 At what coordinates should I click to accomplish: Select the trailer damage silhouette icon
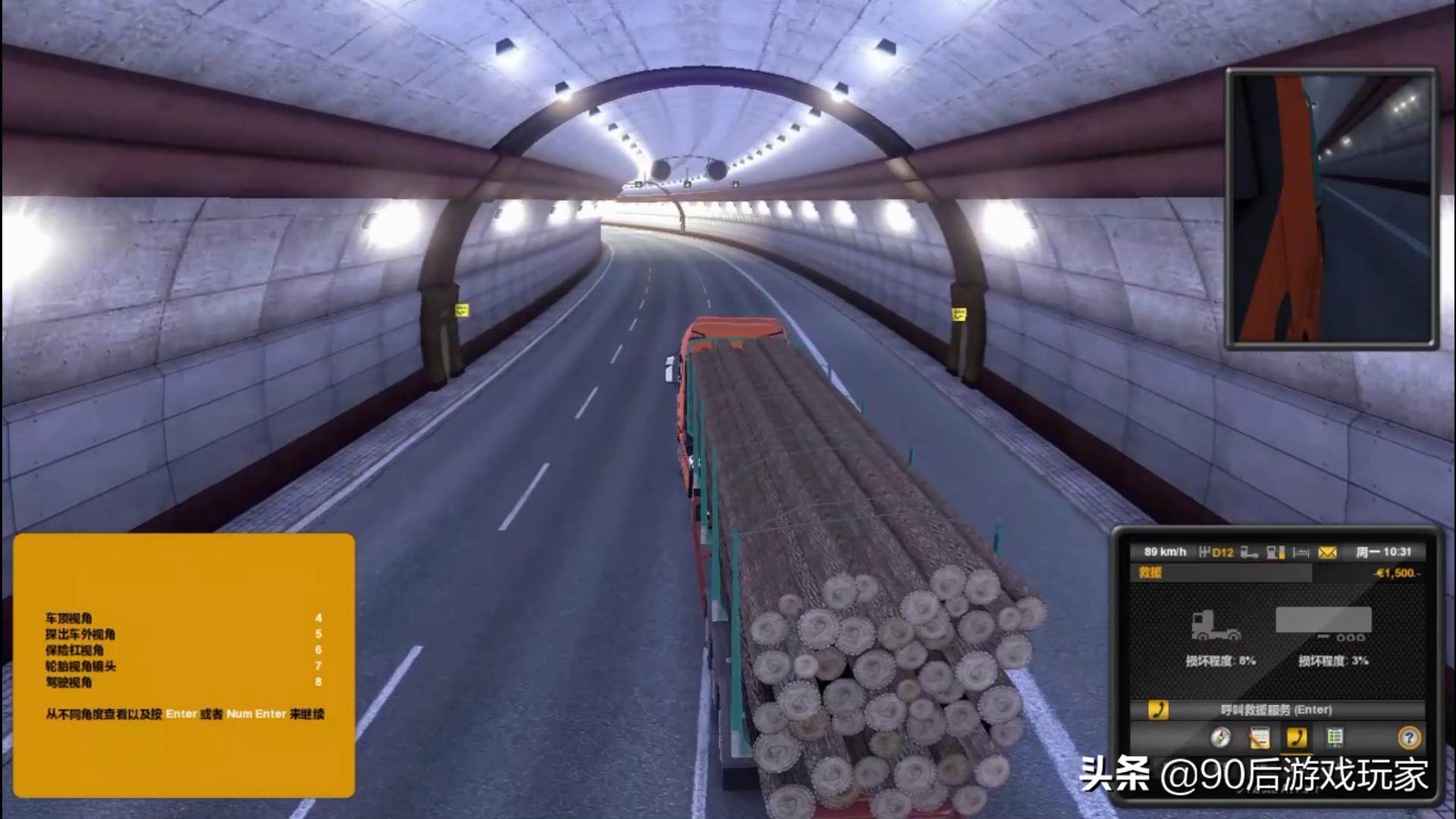tap(1325, 620)
